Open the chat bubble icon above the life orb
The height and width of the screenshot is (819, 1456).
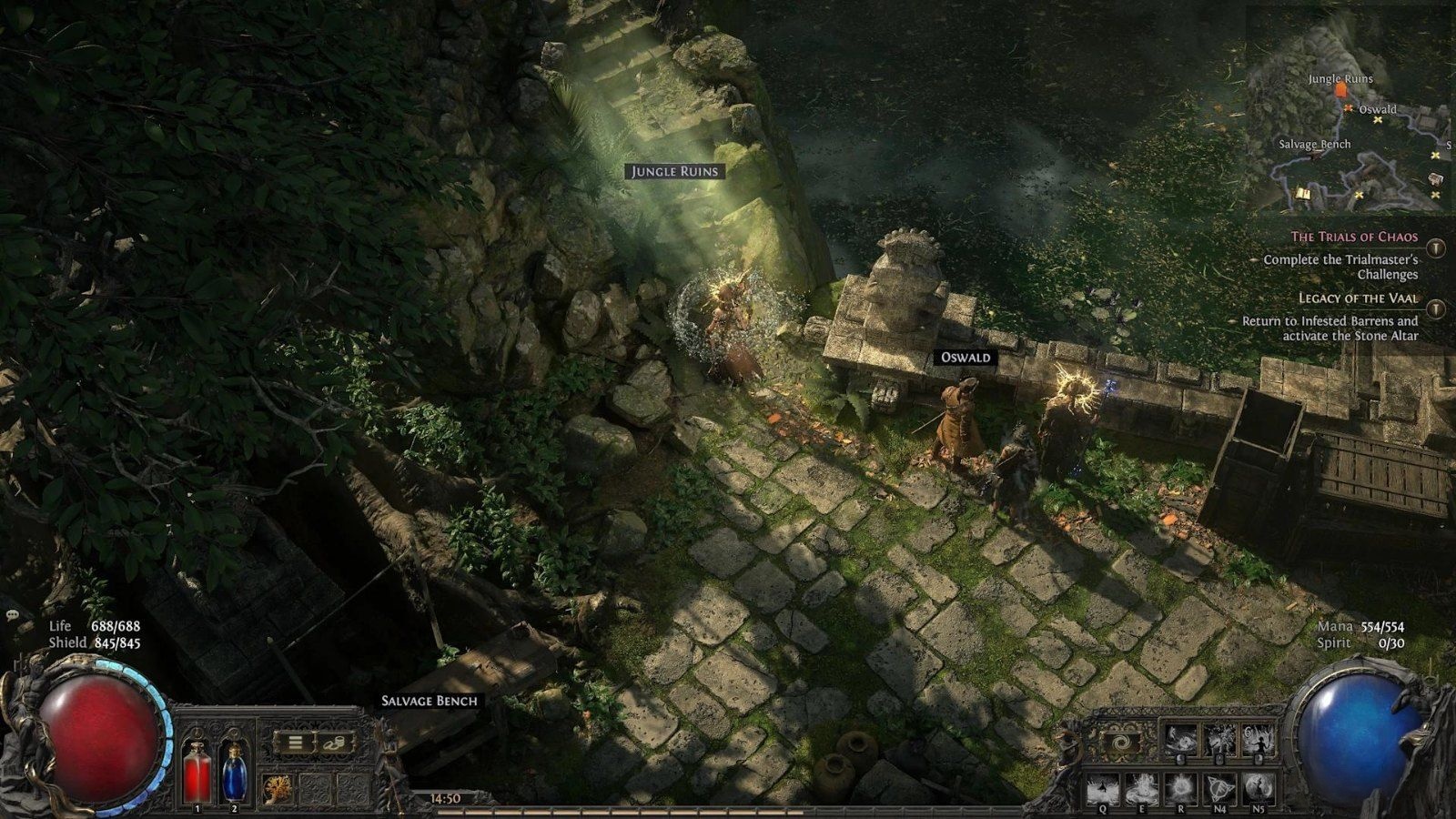[13, 613]
